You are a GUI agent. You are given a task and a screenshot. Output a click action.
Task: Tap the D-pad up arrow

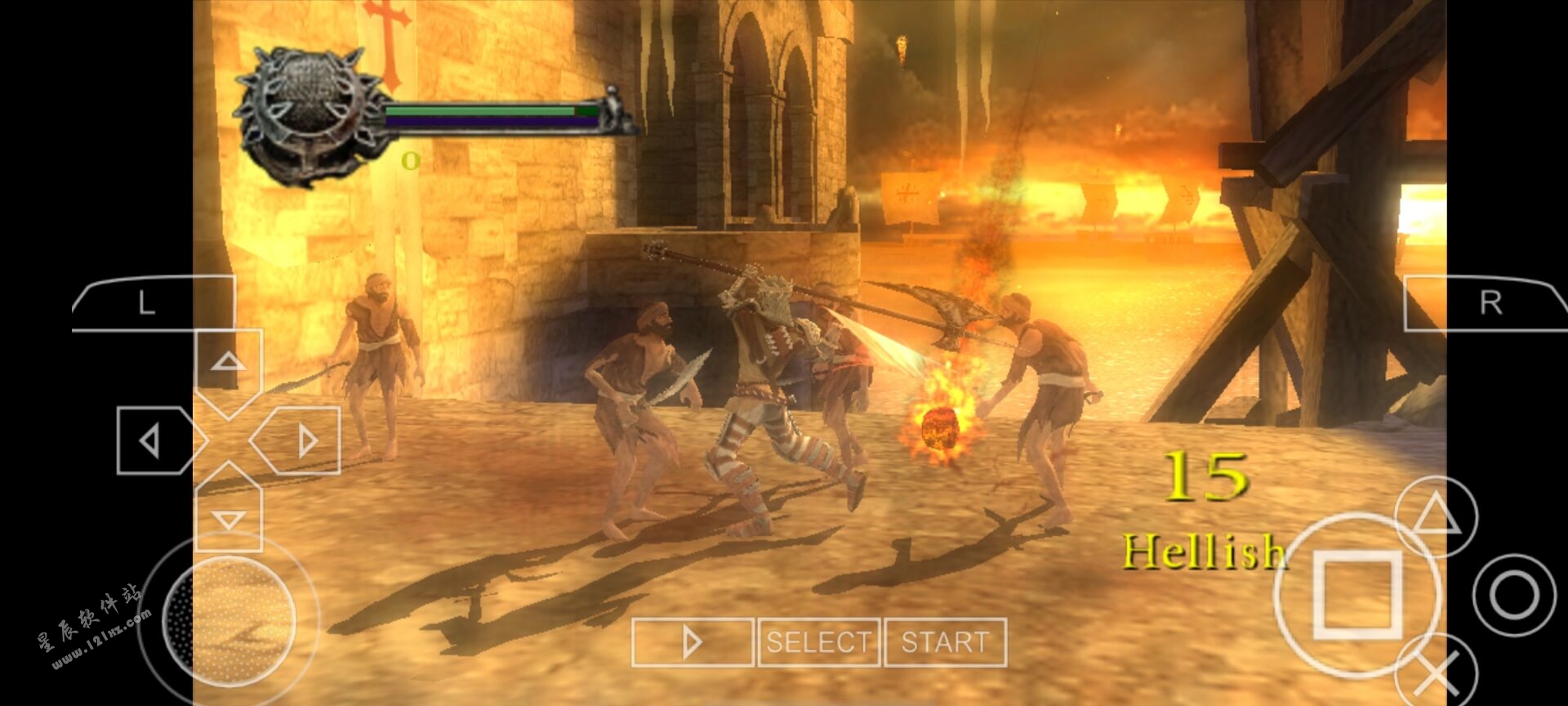click(229, 362)
